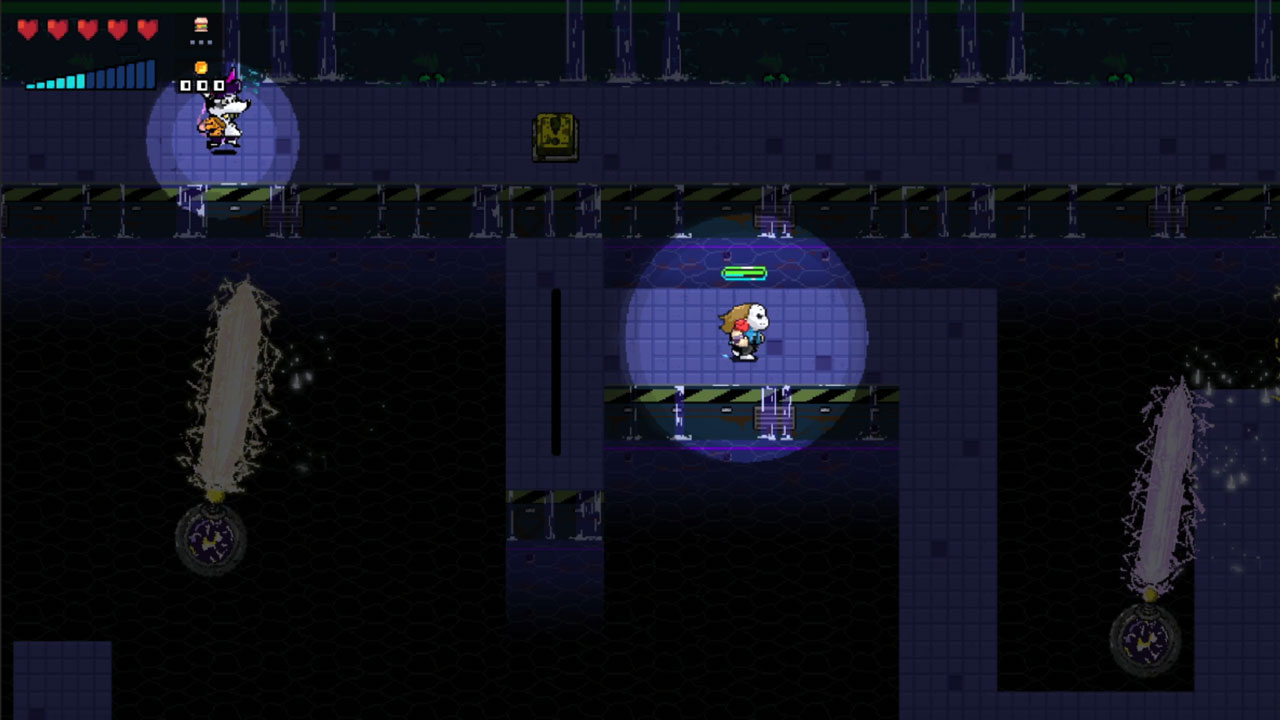The height and width of the screenshot is (720, 1280).
Task: Expand the burger counter dots below the icon
Action: coord(200,42)
